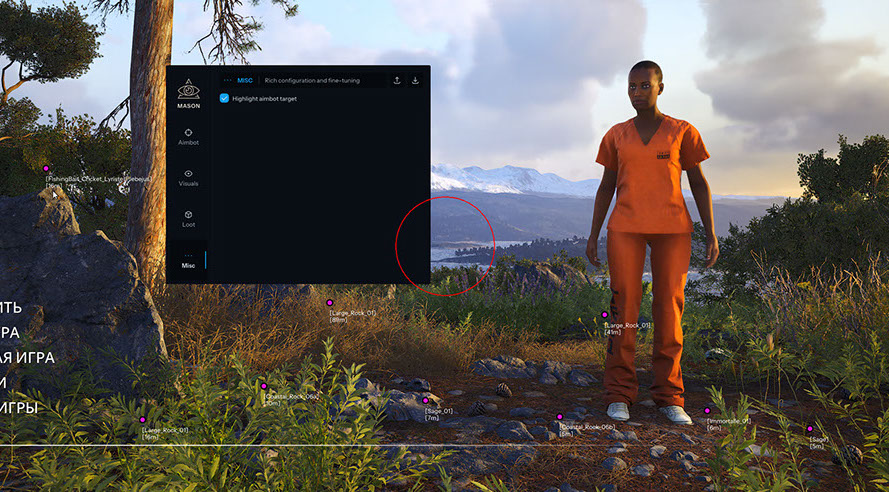Click the Mason eye logo
Viewport: 889px width, 492px height.
point(188,89)
